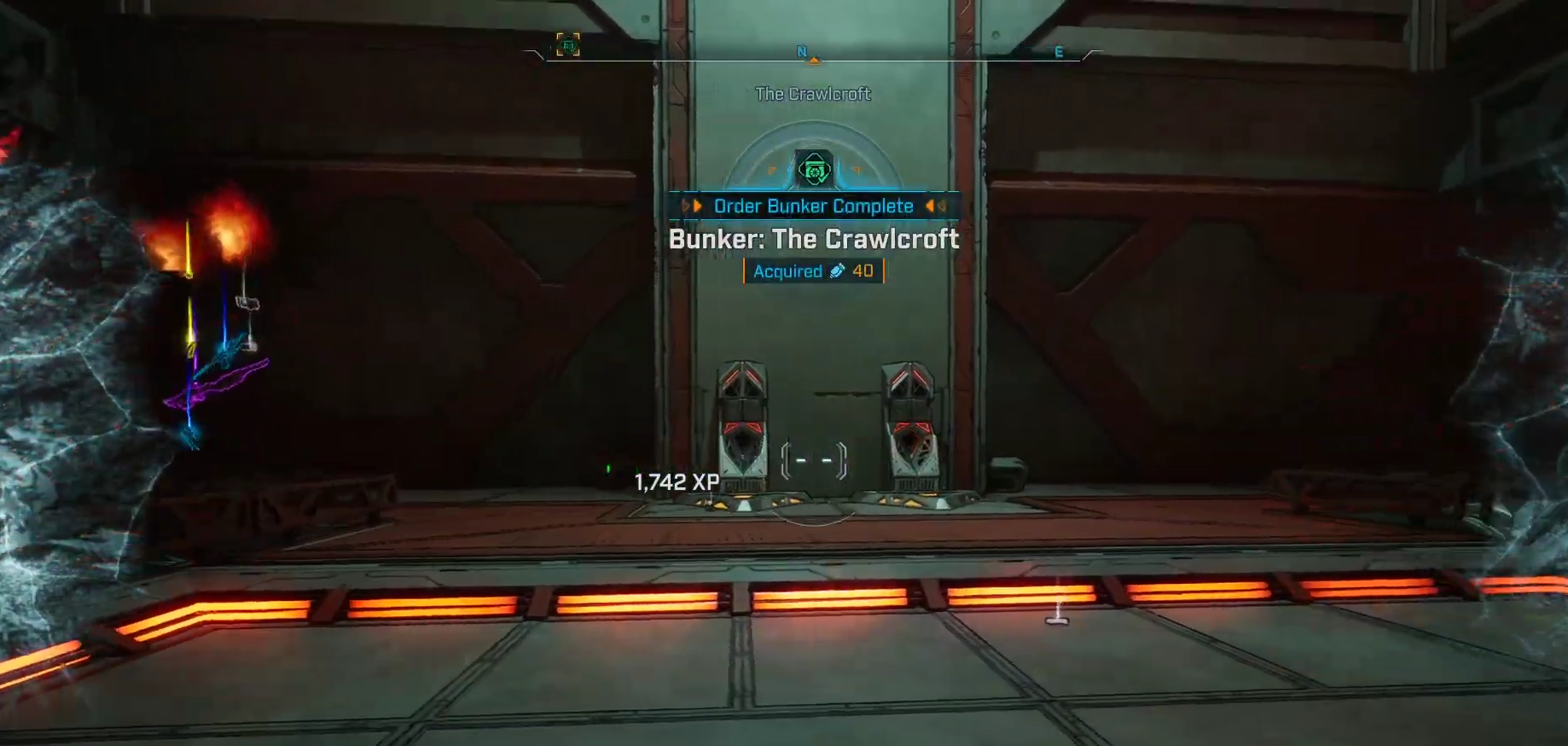Select the orange waypoint triangle under the compass
This screenshot has height=746, width=1568.
pos(814,61)
